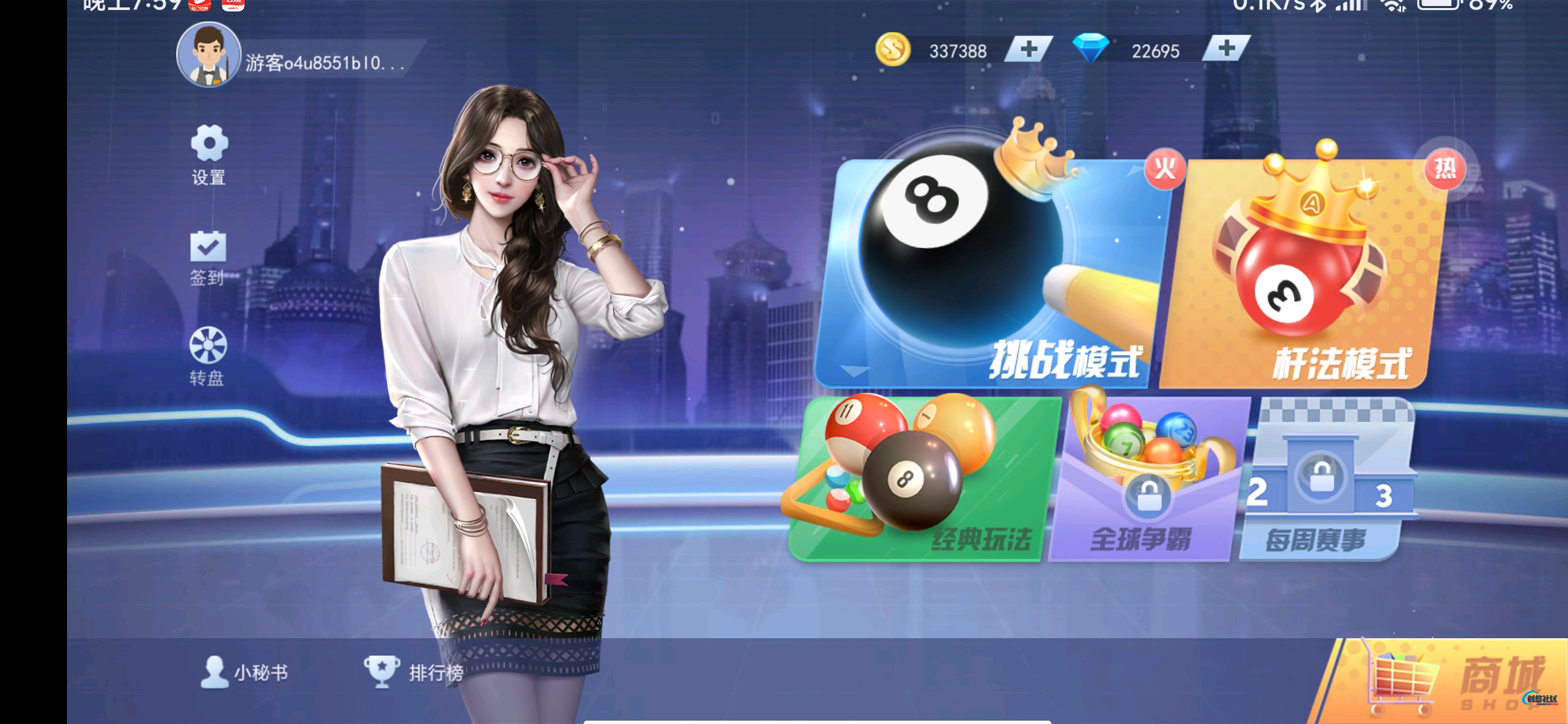Add gold coins with the plus button
The image size is (1568, 724).
pos(1029,49)
